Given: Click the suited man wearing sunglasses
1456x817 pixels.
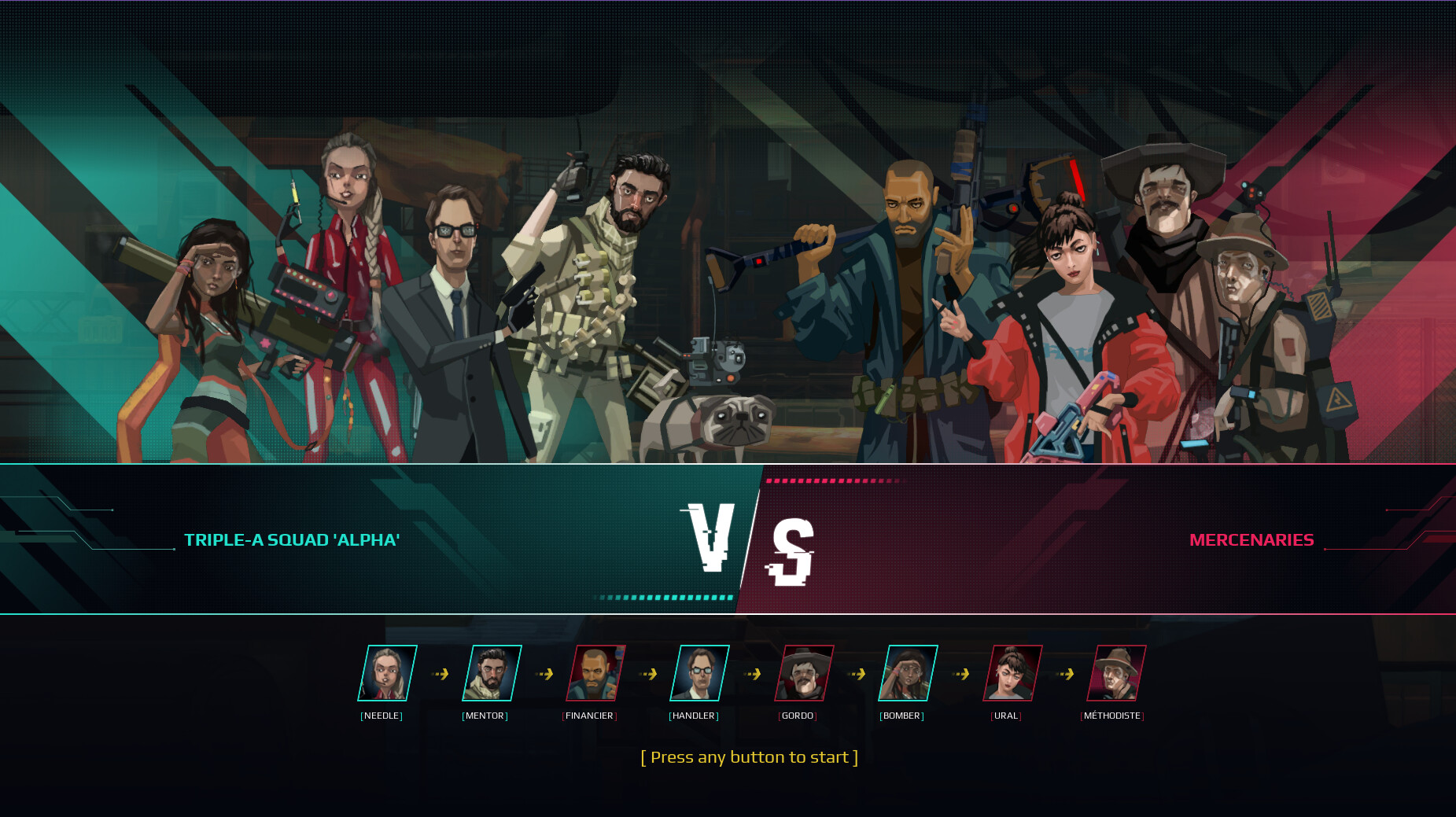Looking at the screenshot, I should (x=452, y=299).
